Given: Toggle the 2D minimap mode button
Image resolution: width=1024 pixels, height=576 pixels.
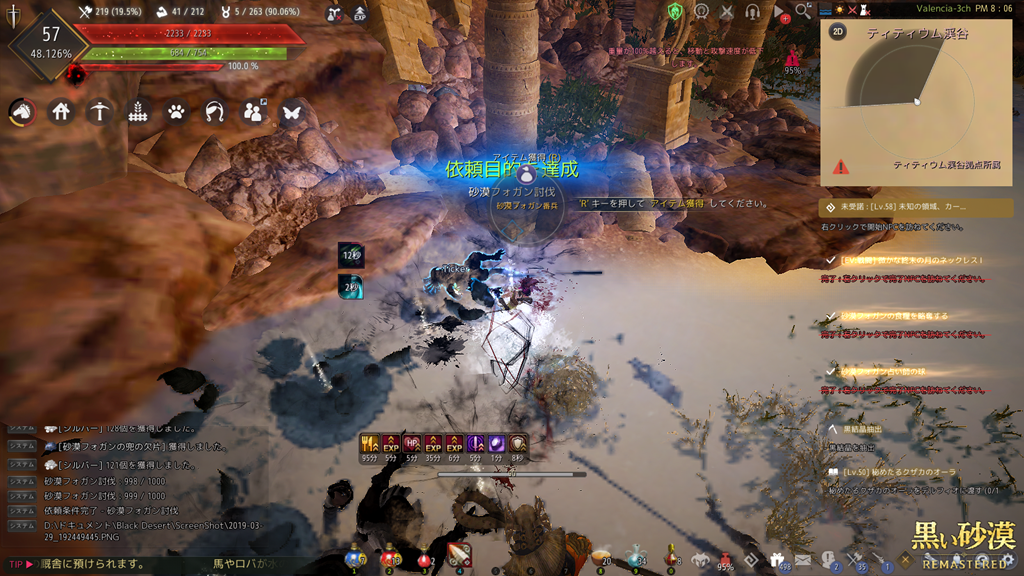Looking at the screenshot, I should coord(838,31).
